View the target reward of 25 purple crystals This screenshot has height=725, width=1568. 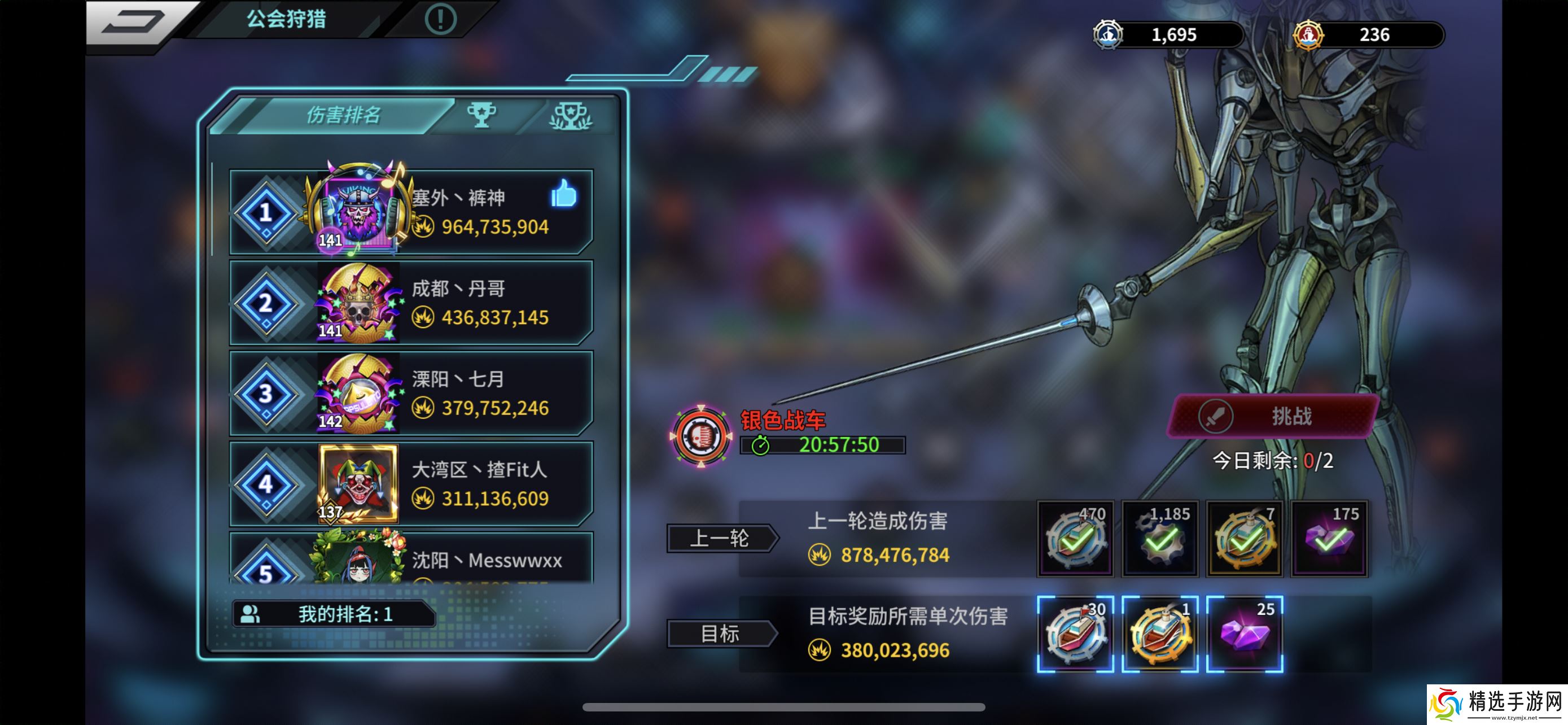click(1244, 634)
